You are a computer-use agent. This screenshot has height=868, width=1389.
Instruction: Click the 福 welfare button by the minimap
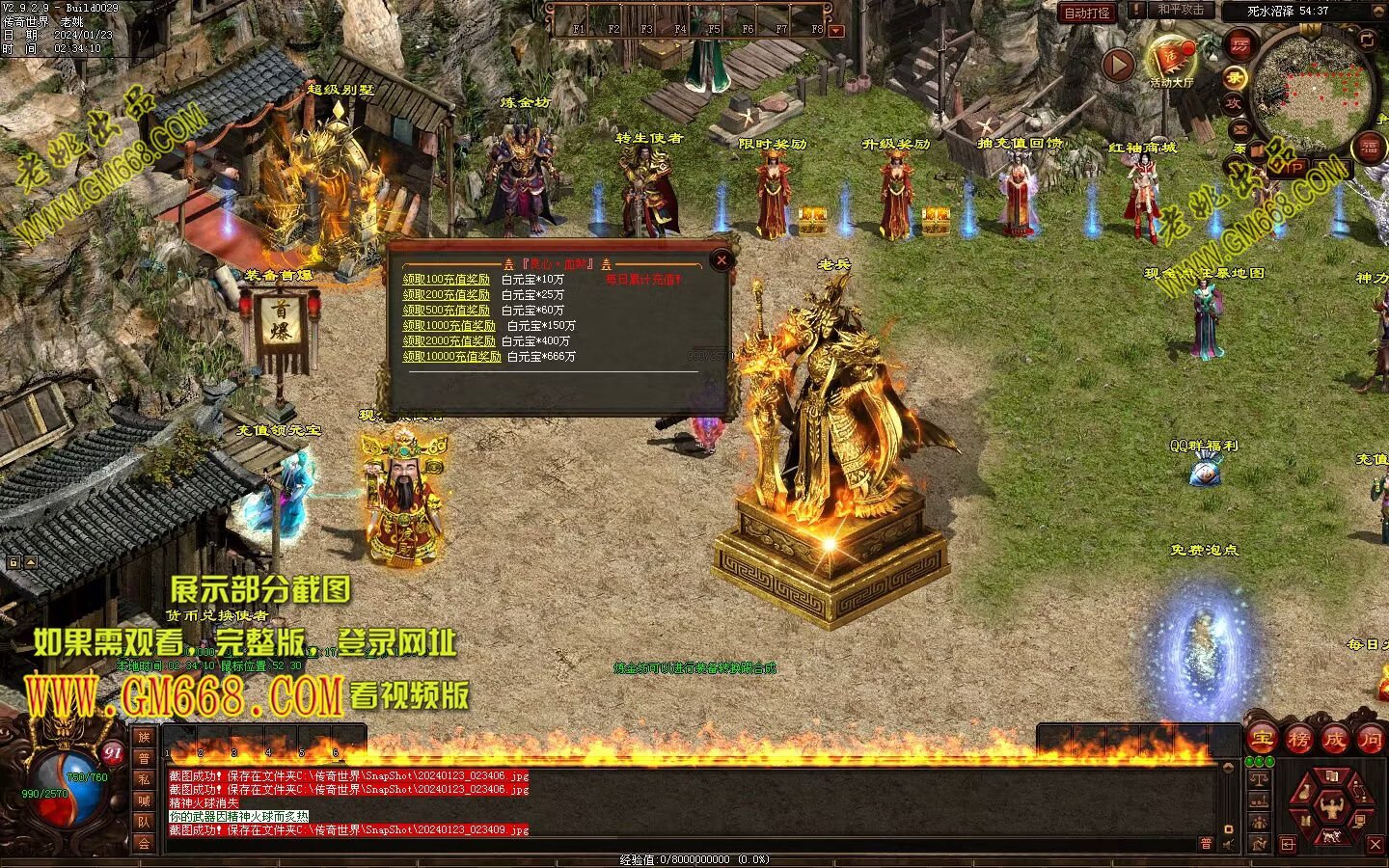(x=1370, y=148)
